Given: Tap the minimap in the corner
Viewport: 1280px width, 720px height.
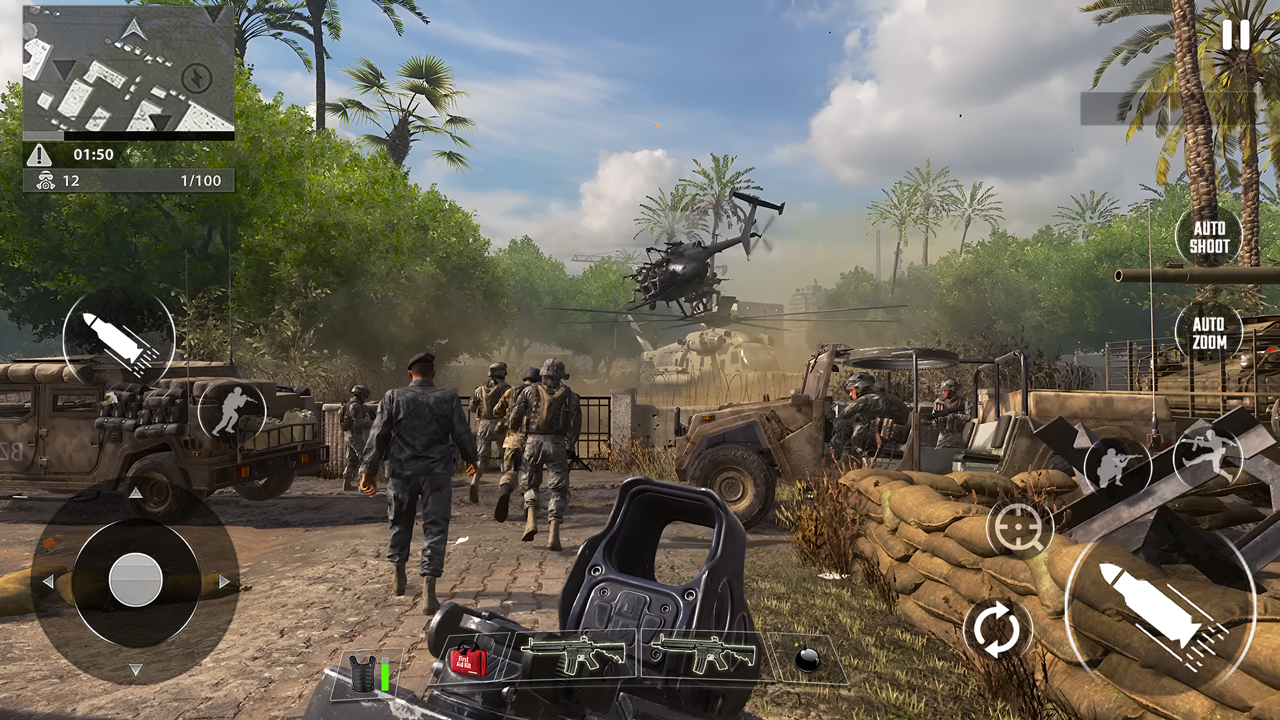Looking at the screenshot, I should (x=130, y=70).
